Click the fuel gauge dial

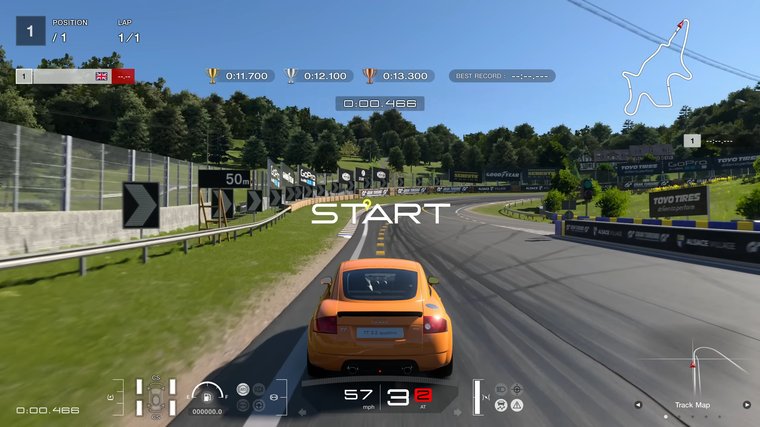pyautogui.click(x=208, y=394)
